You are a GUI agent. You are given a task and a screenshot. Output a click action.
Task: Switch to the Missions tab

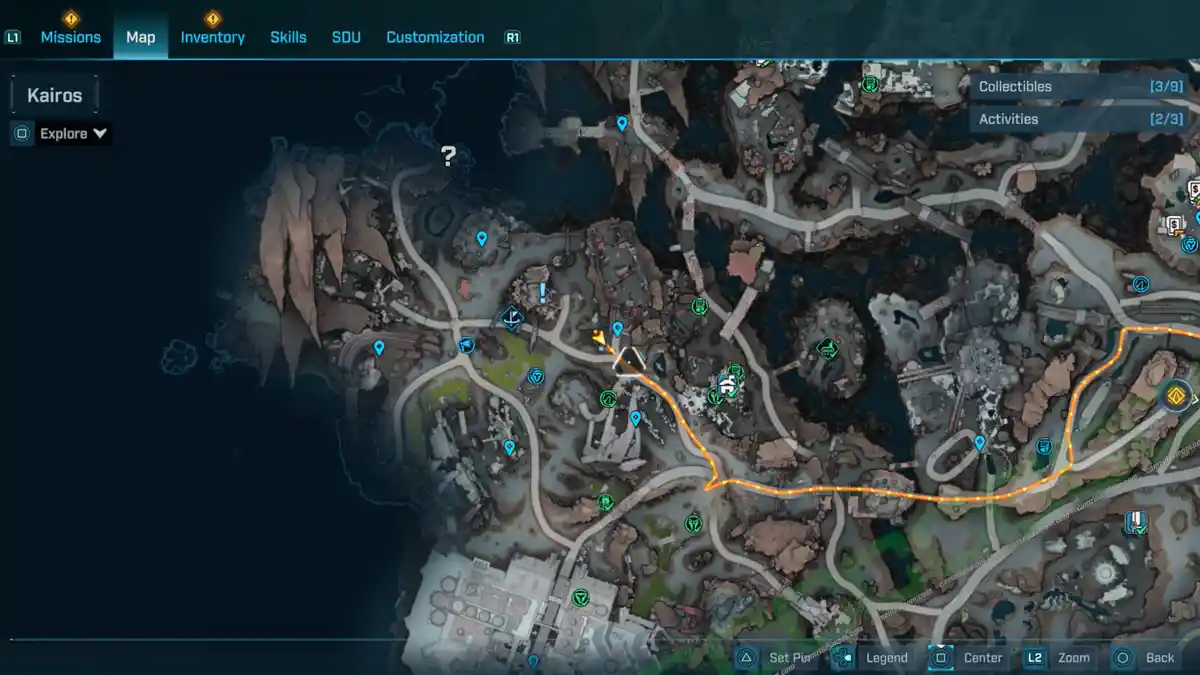70,37
